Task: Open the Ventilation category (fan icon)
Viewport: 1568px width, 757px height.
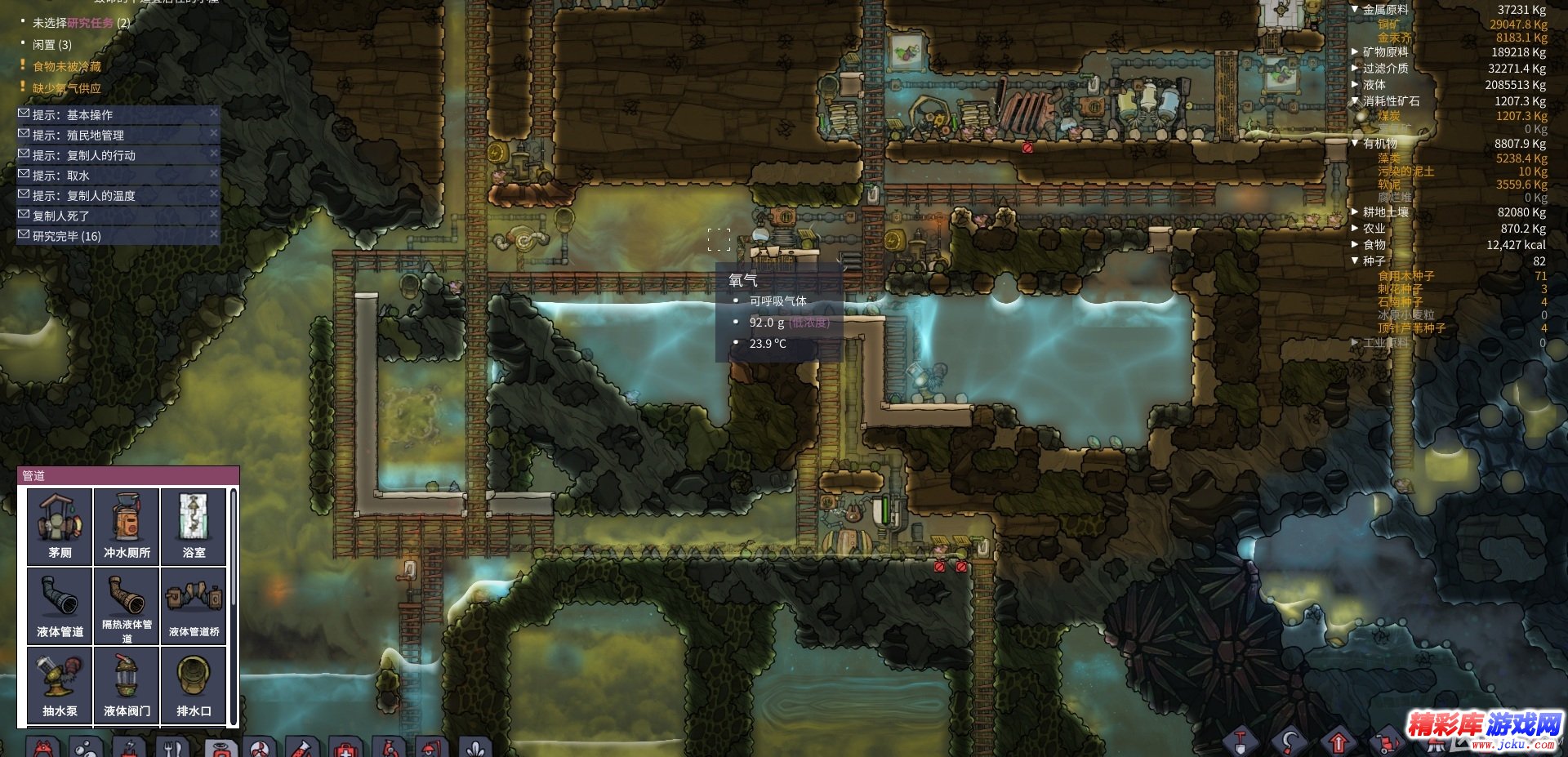Action: (x=261, y=746)
